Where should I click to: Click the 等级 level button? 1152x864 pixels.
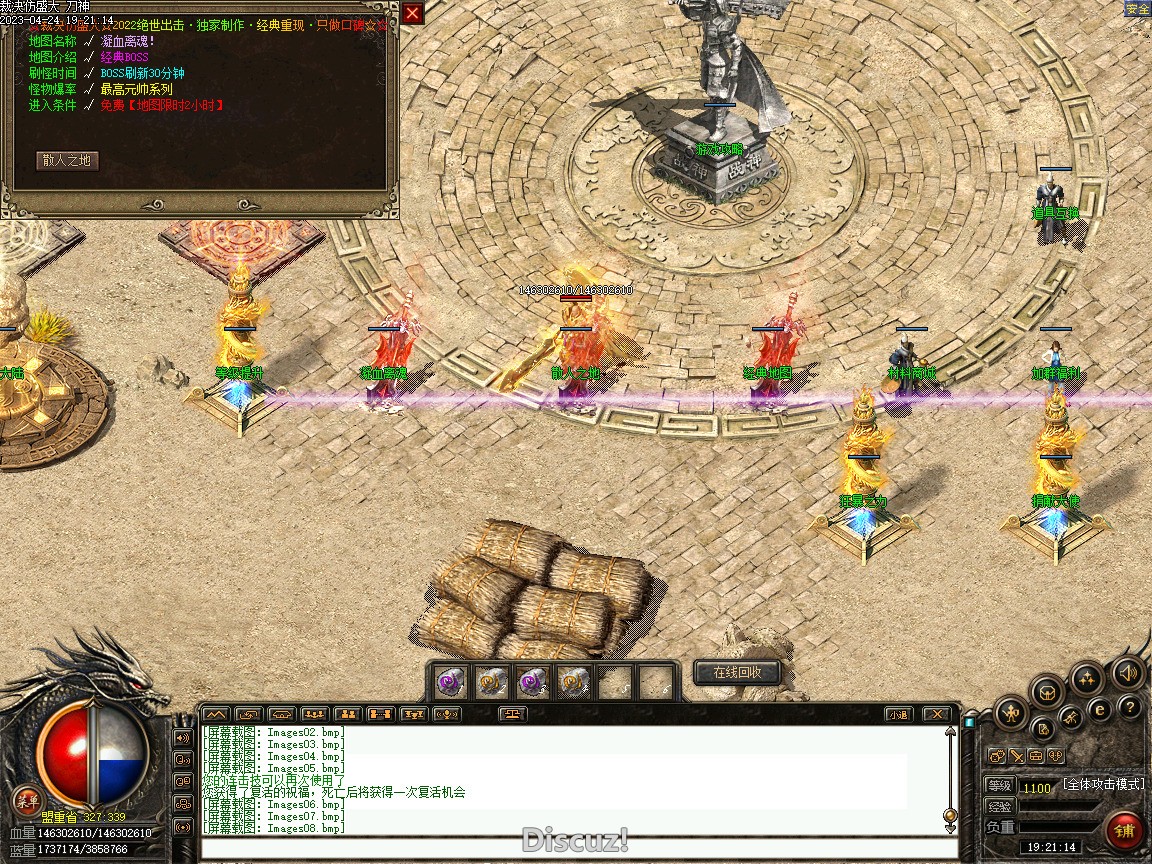(999, 786)
